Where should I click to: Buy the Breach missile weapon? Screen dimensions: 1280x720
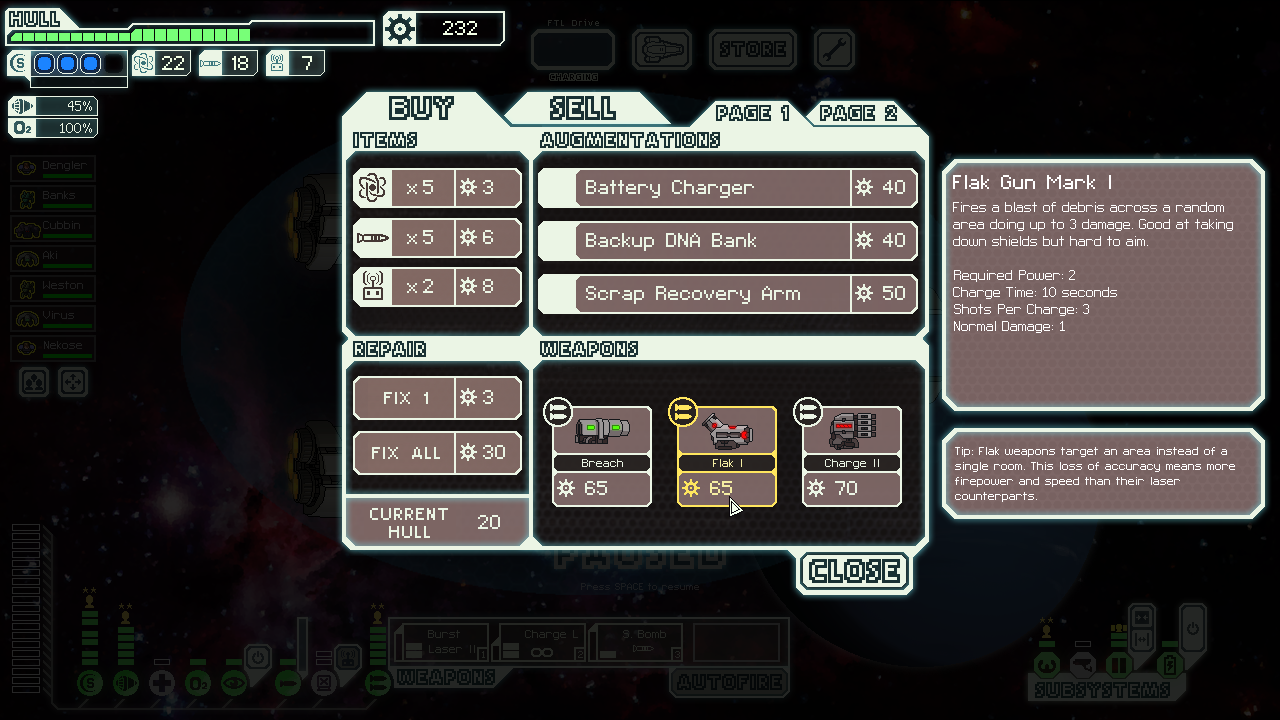pyautogui.click(x=602, y=456)
